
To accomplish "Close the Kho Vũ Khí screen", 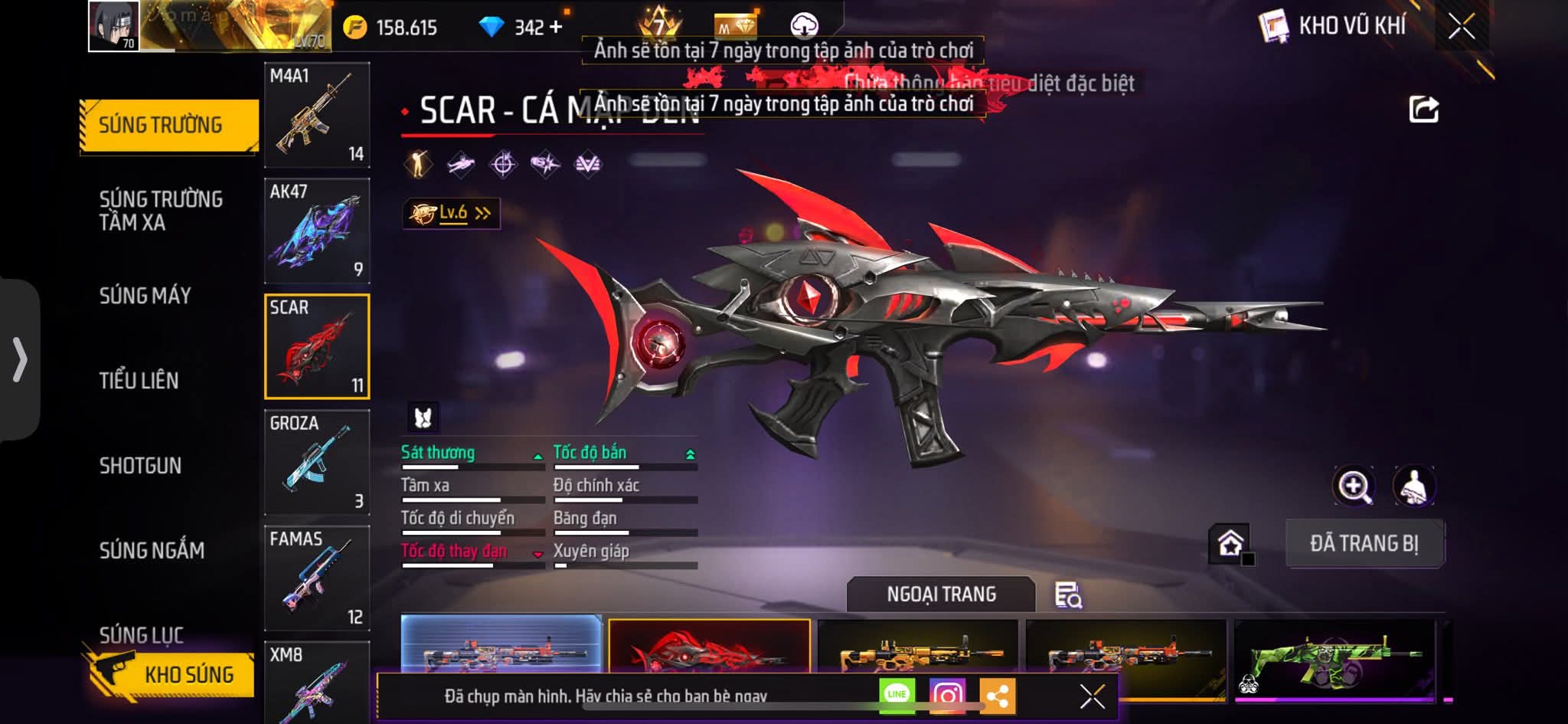I will (1461, 27).
